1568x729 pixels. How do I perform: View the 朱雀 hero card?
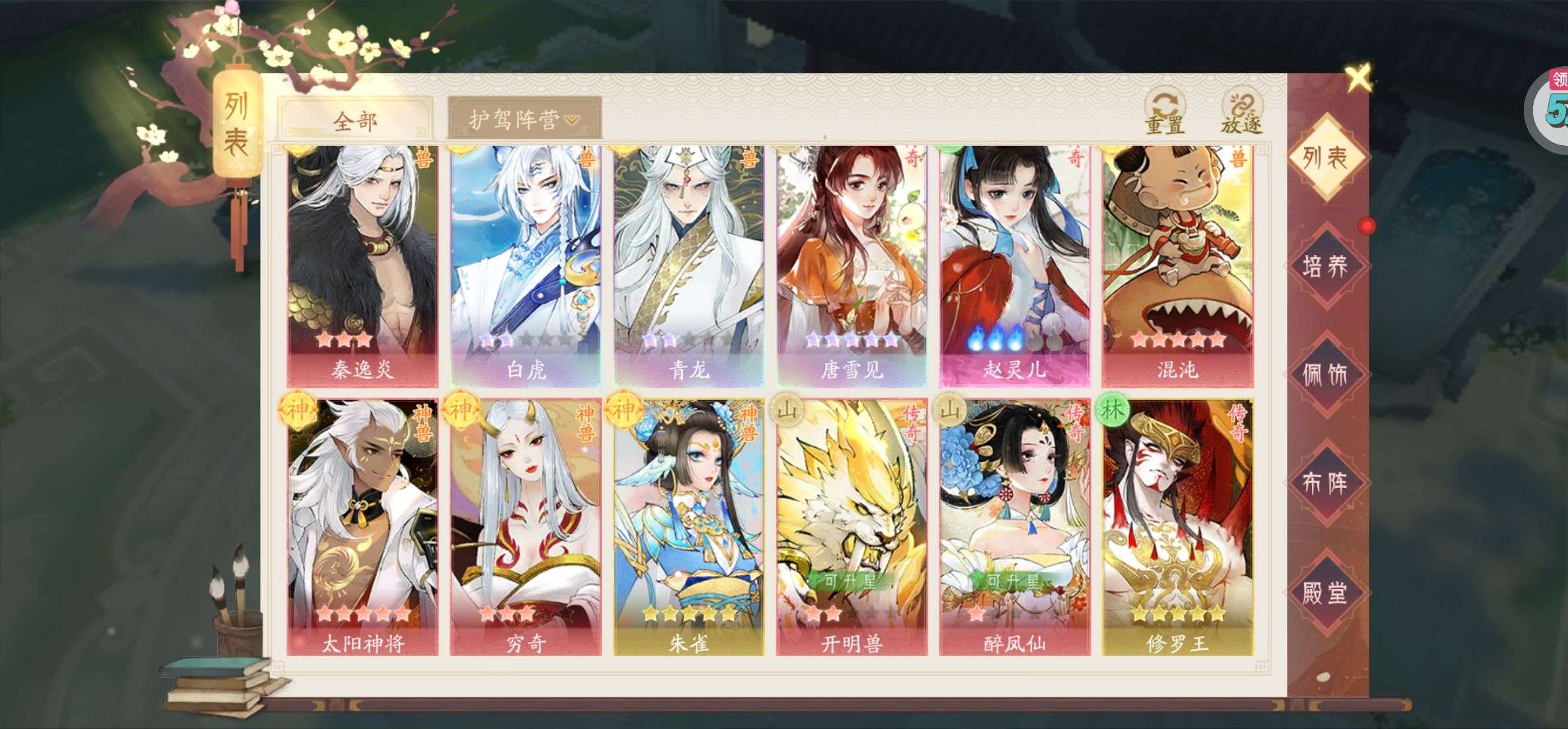pos(688,527)
